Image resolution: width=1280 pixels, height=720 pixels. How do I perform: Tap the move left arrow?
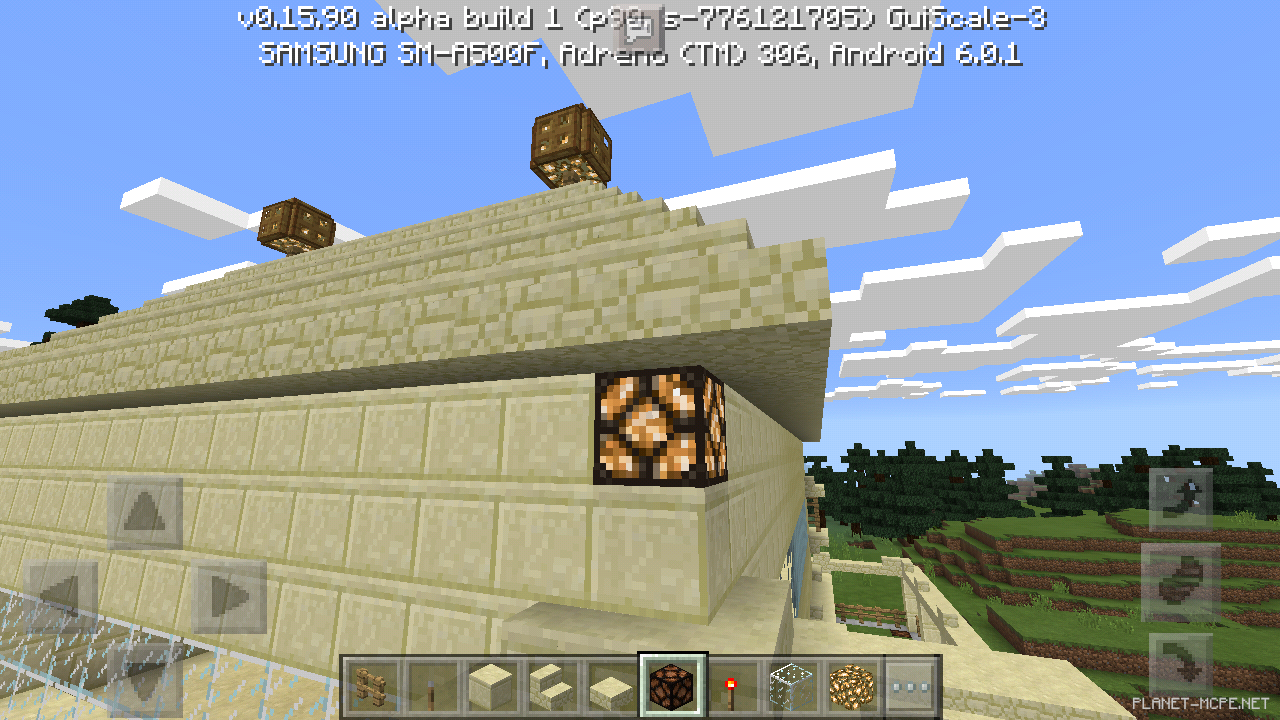(x=62, y=597)
